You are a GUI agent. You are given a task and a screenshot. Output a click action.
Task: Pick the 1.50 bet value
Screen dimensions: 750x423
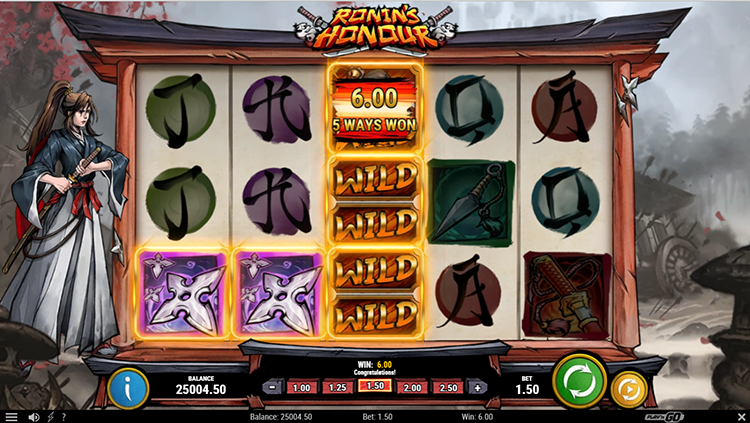(374, 387)
